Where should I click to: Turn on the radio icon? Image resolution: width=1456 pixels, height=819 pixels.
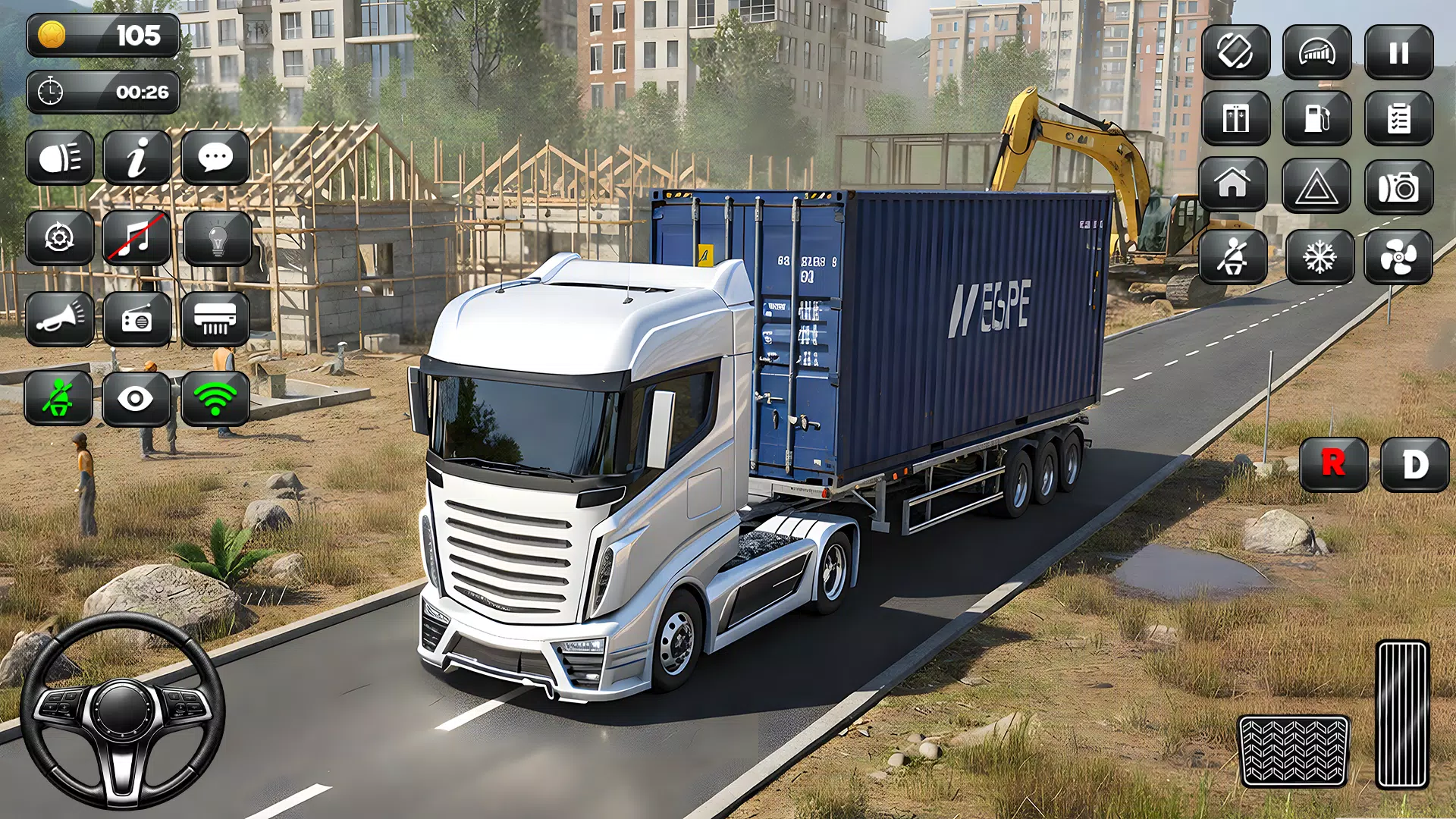[x=137, y=318]
